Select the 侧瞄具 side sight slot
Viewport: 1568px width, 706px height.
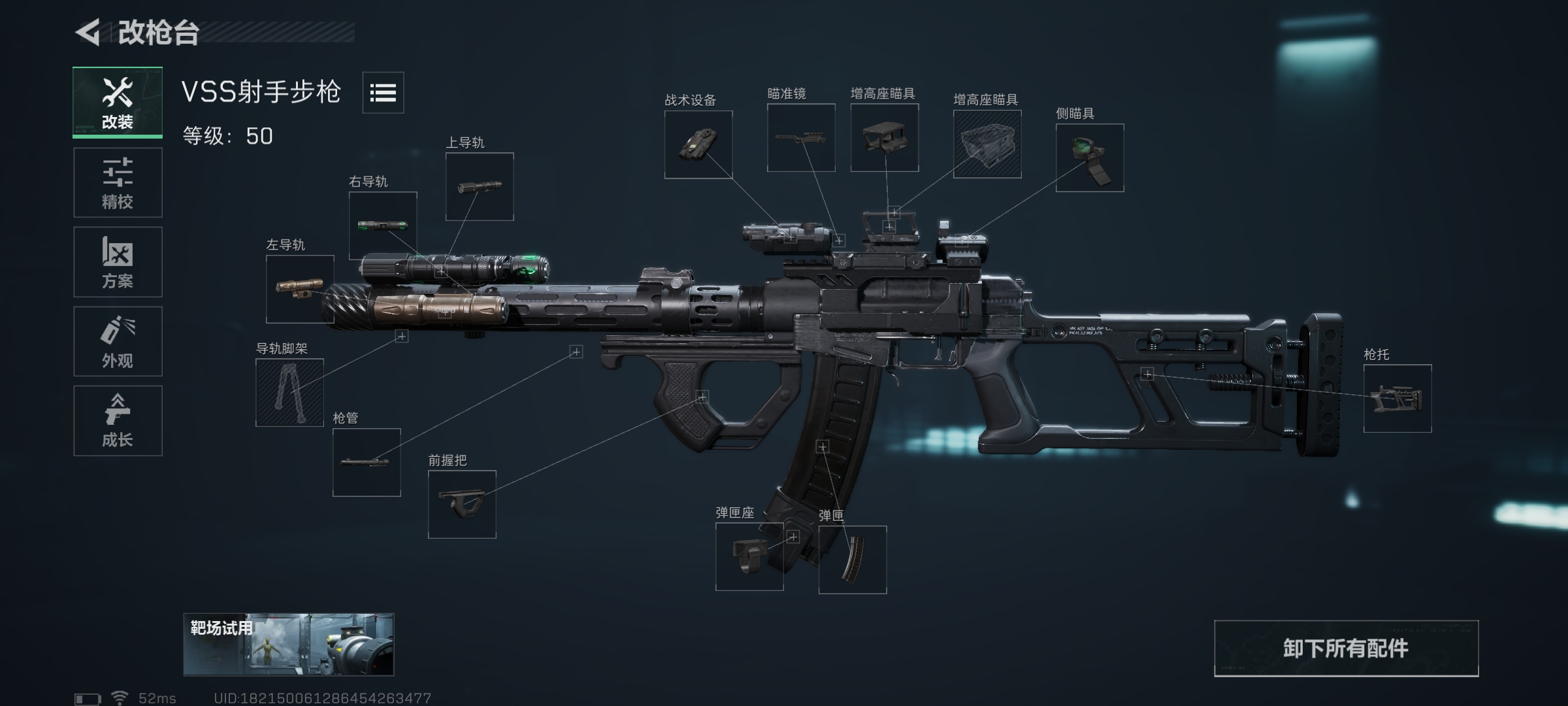coord(1090,158)
